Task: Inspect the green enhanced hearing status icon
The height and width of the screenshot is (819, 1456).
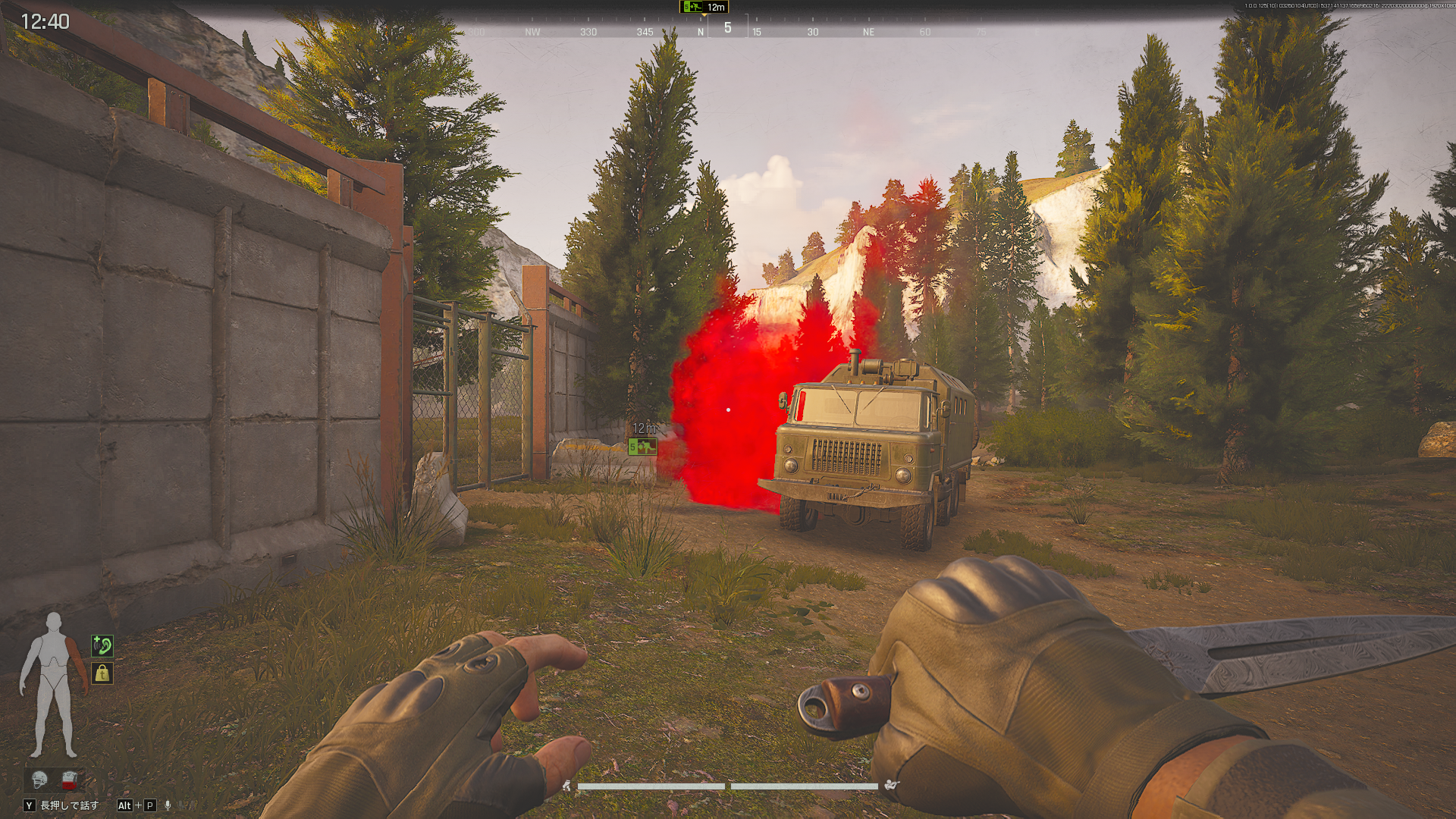Action: point(102,646)
